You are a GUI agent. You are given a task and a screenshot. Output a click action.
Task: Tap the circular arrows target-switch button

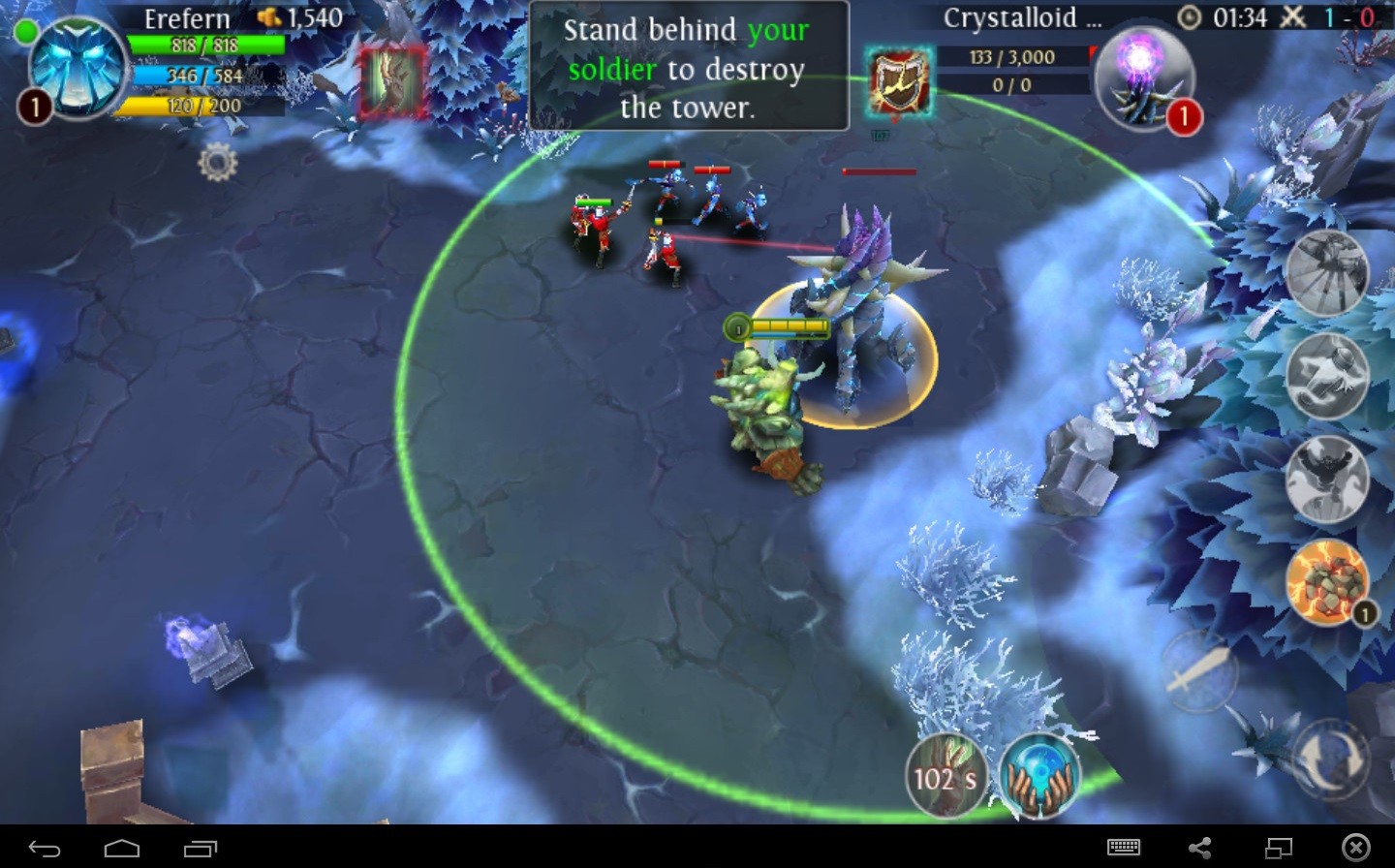tap(1330, 759)
